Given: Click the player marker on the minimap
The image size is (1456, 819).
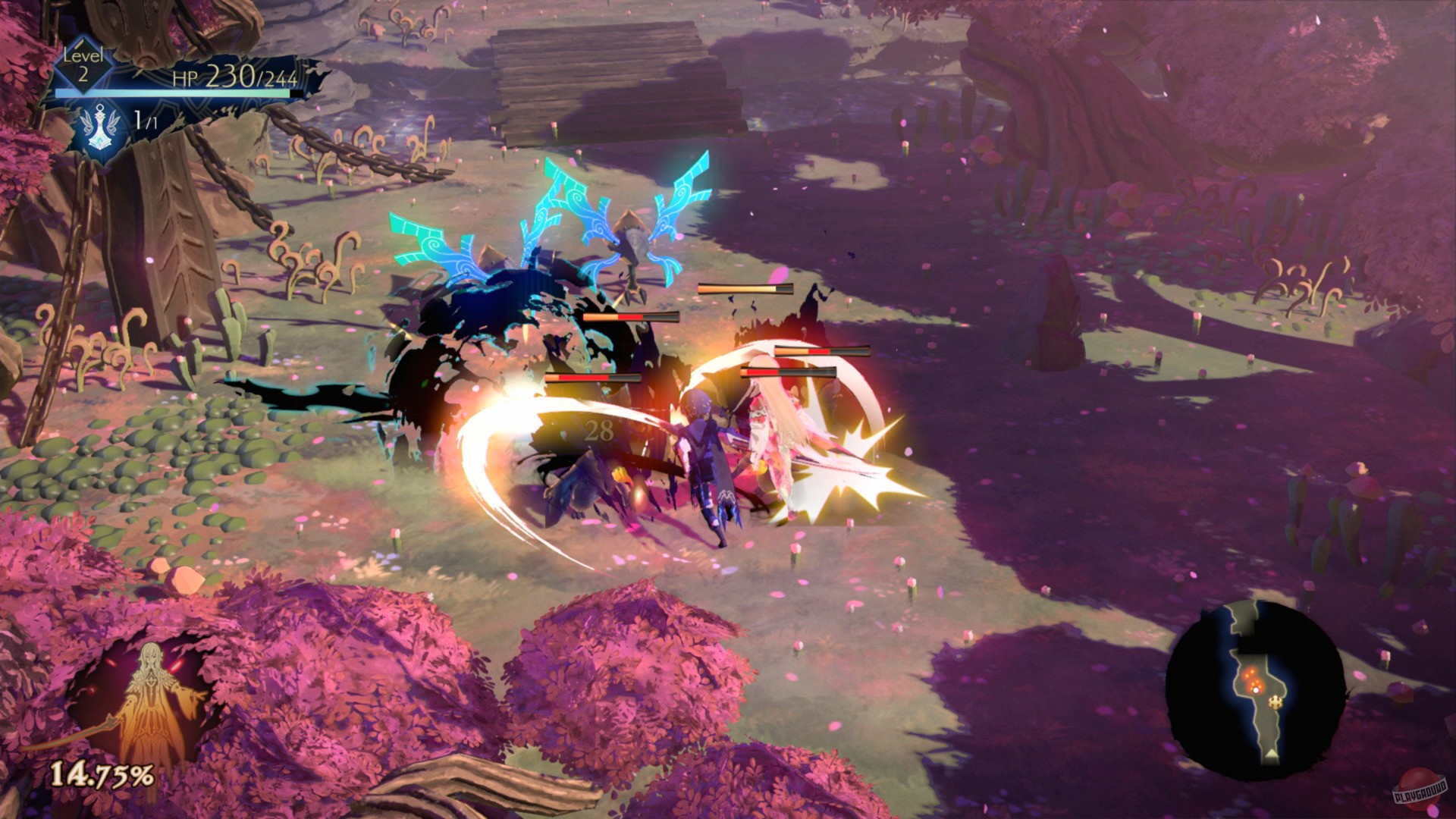Looking at the screenshot, I should [1257, 690].
